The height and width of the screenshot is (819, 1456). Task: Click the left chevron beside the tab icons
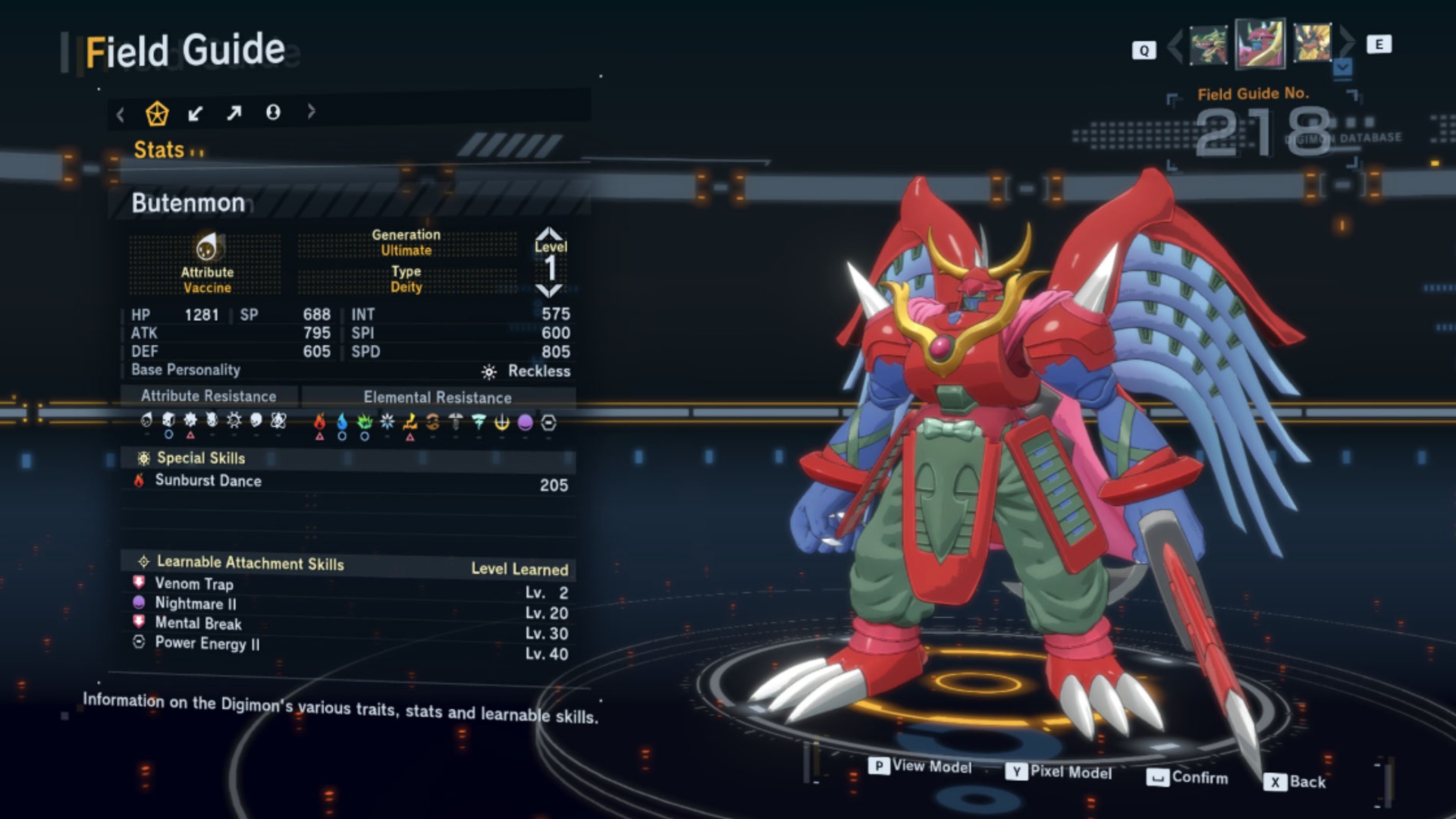tap(121, 115)
